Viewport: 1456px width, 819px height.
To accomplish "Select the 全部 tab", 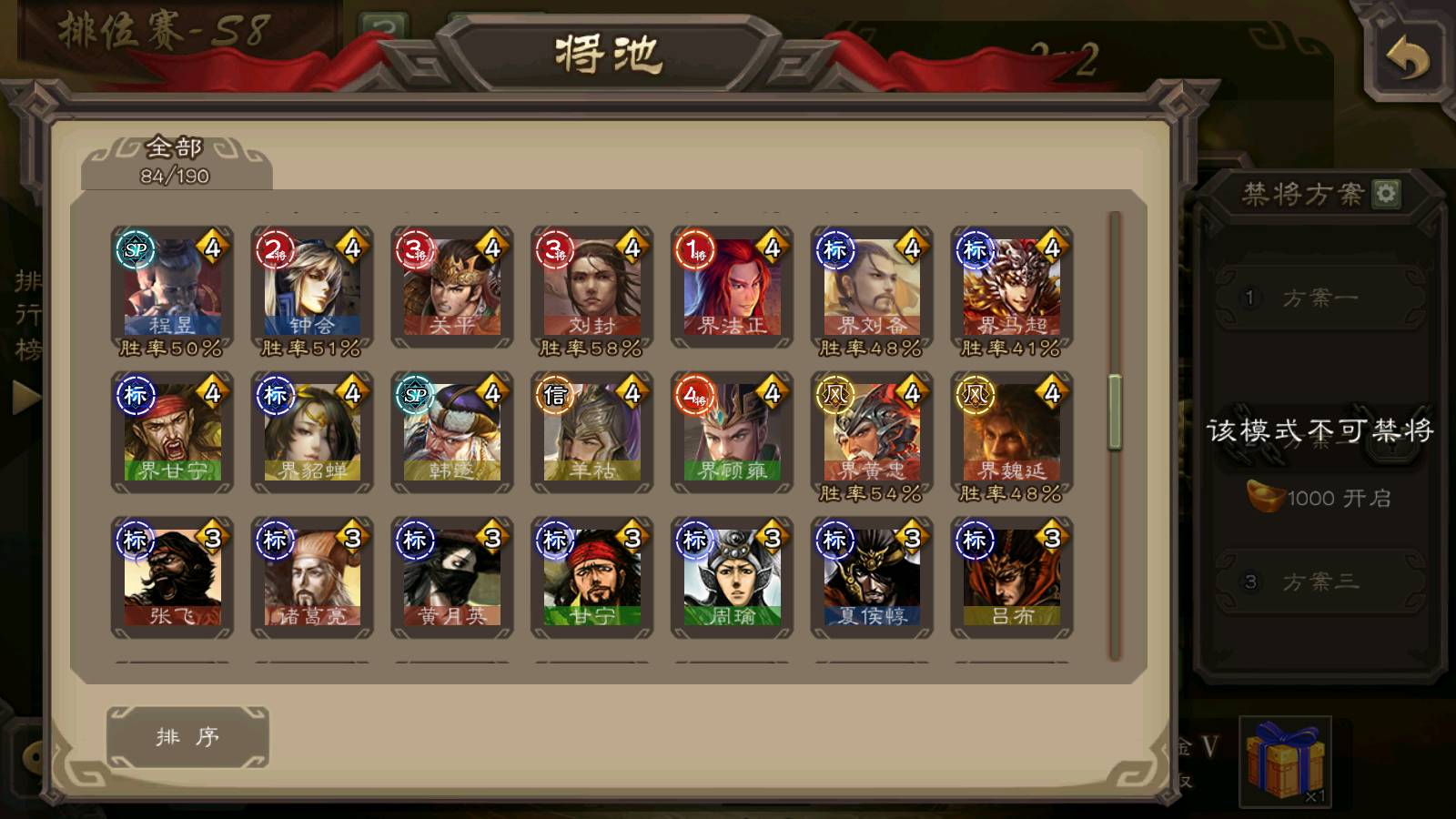I will [175, 161].
